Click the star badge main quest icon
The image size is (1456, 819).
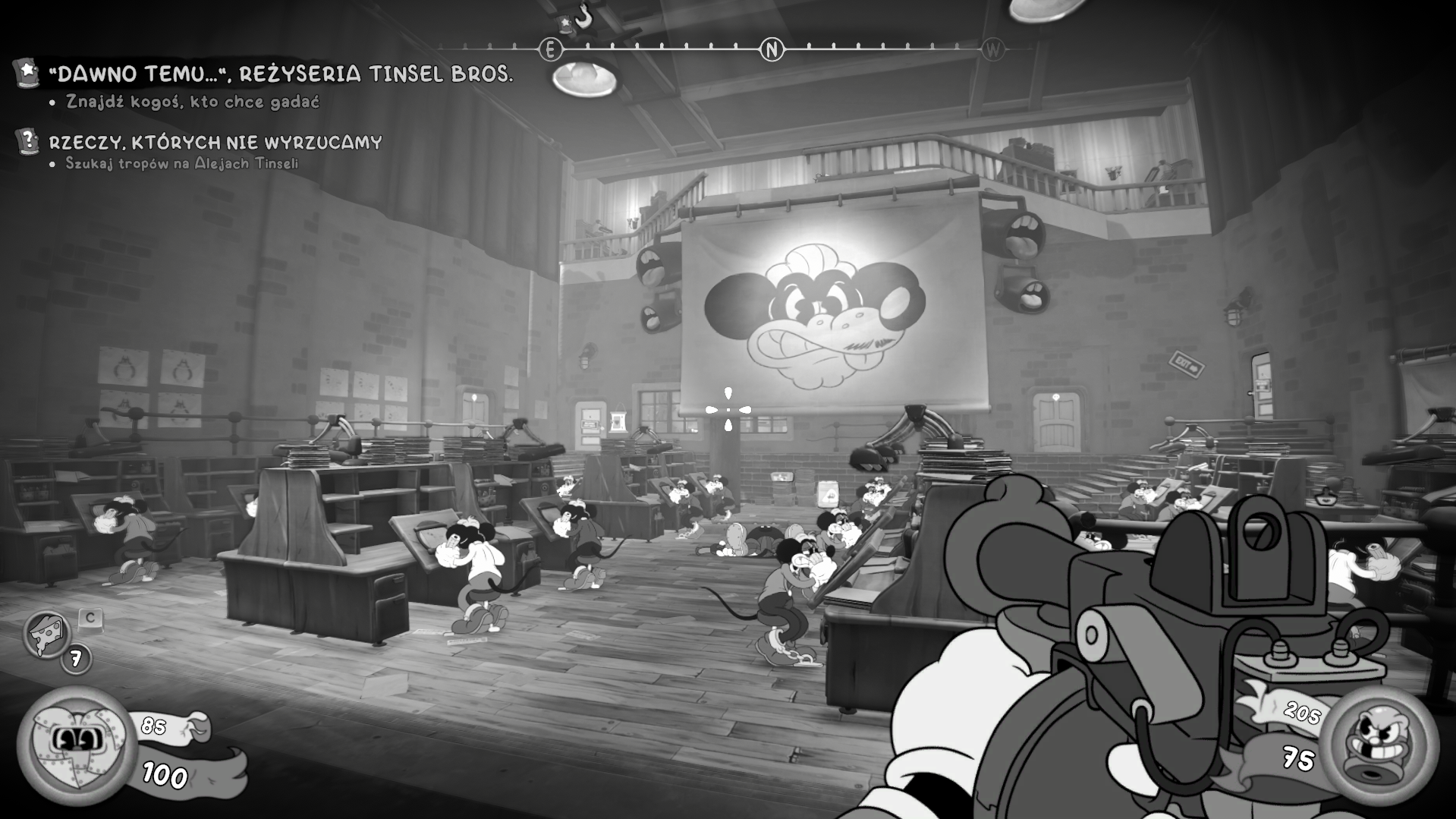(27, 73)
